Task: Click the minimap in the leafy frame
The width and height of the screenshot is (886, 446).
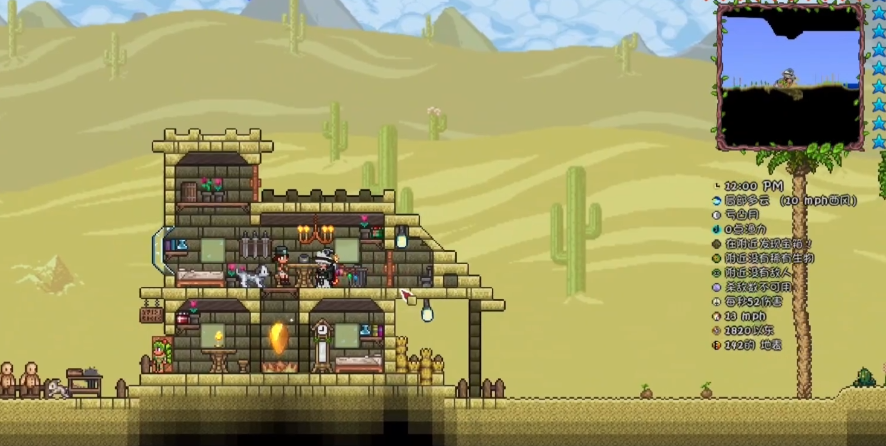Action: coord(790,76)
